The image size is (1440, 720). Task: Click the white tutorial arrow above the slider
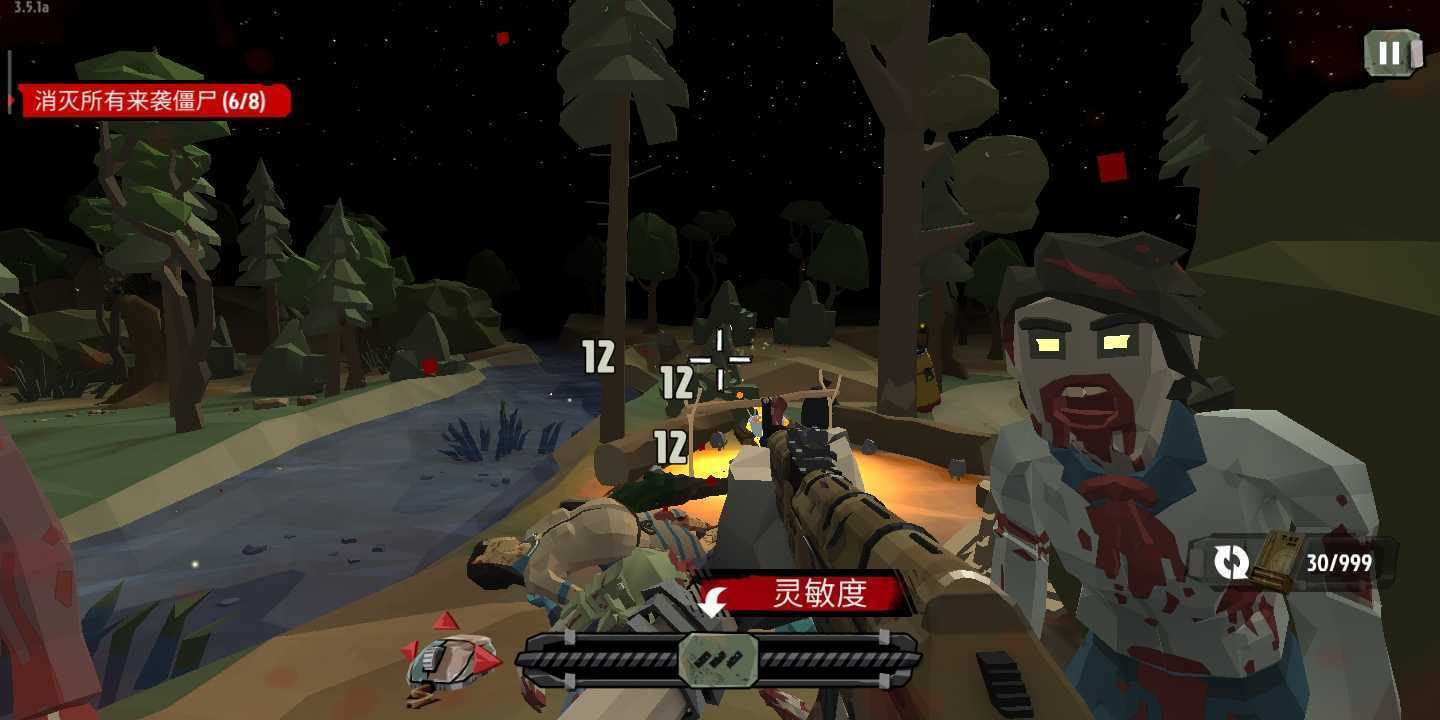(713, 600)
